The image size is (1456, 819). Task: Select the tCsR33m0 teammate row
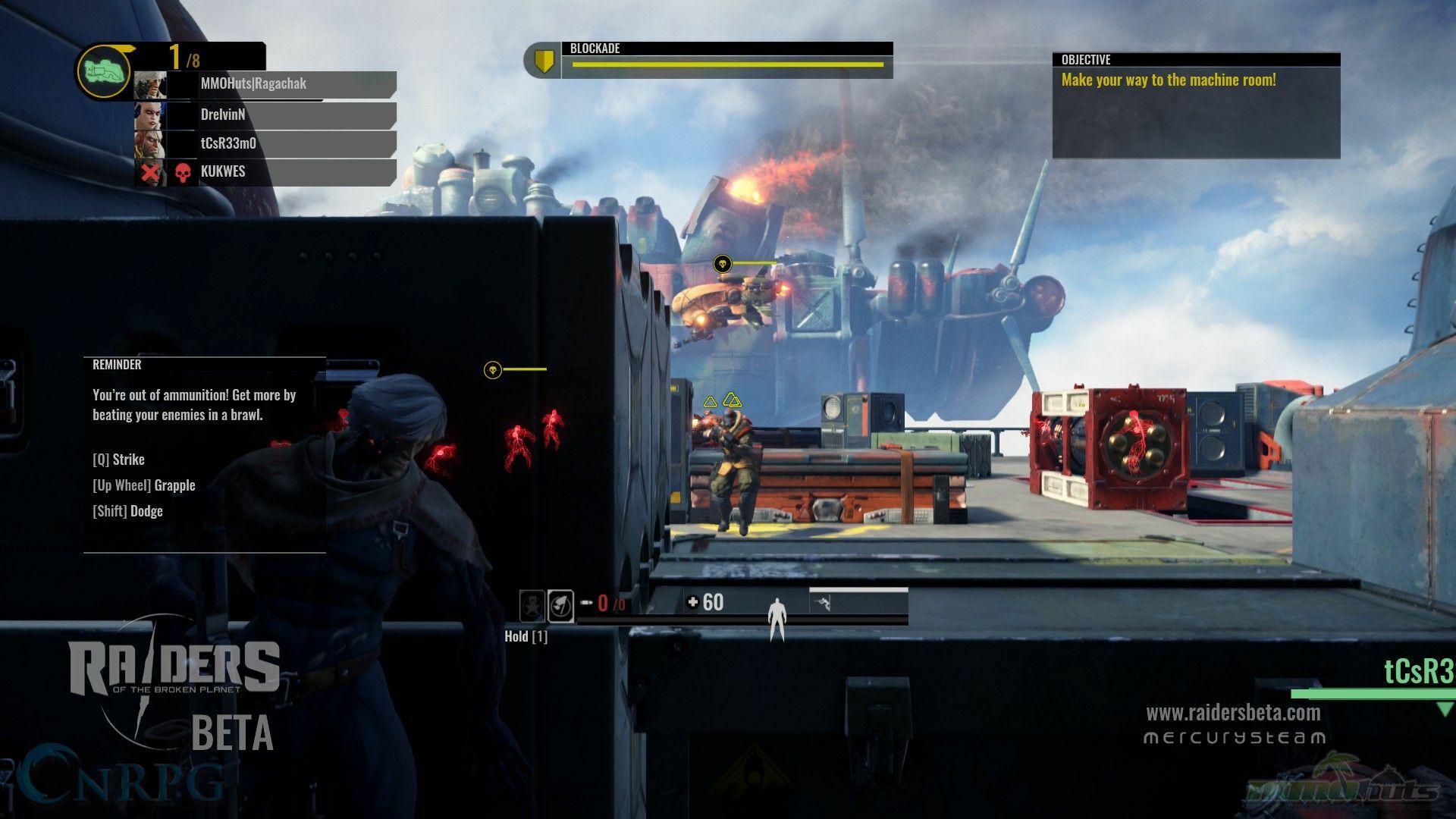[x=265, y=143]
